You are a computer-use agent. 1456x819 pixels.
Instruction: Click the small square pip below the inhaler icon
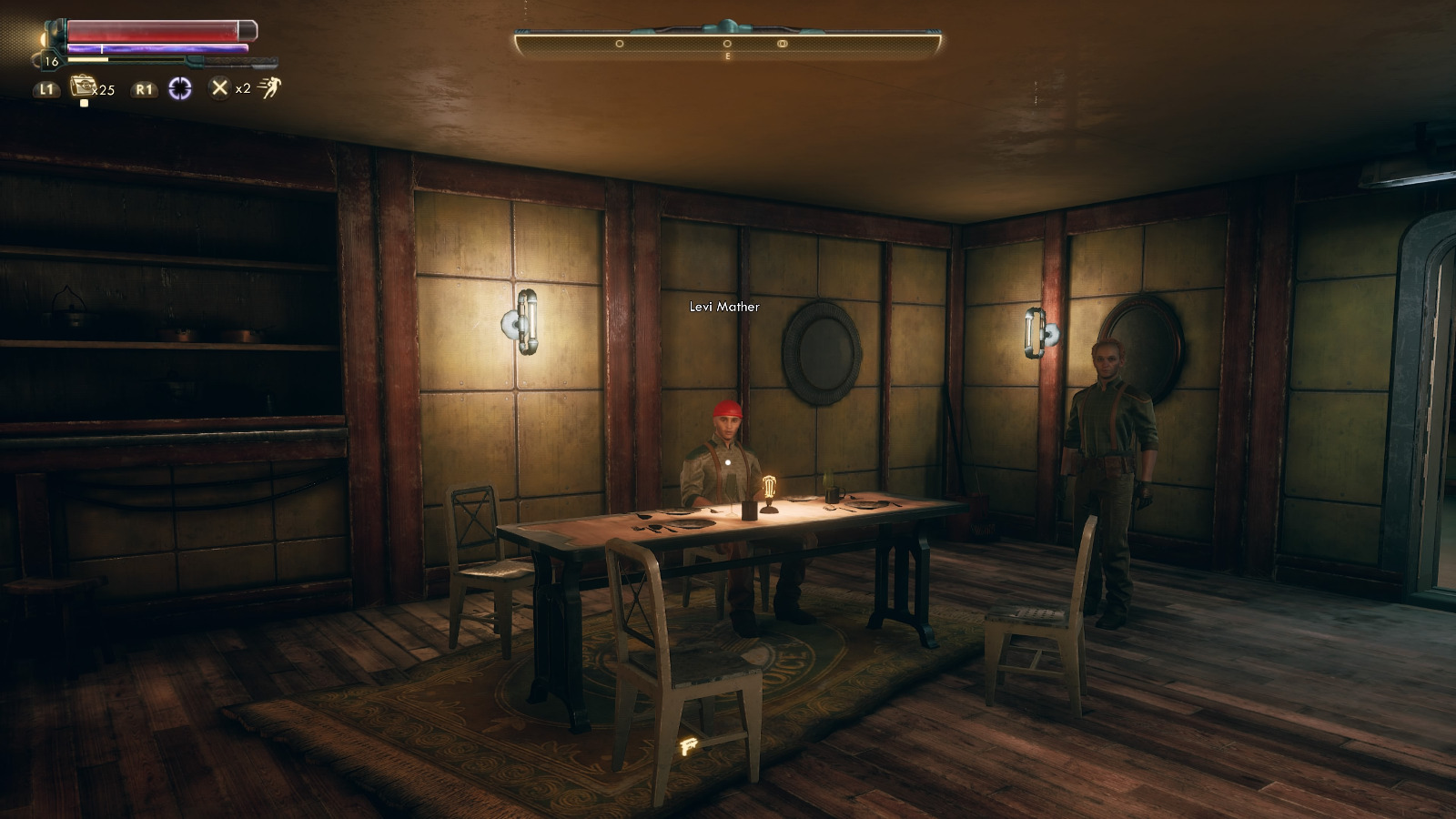click(85, 103)
